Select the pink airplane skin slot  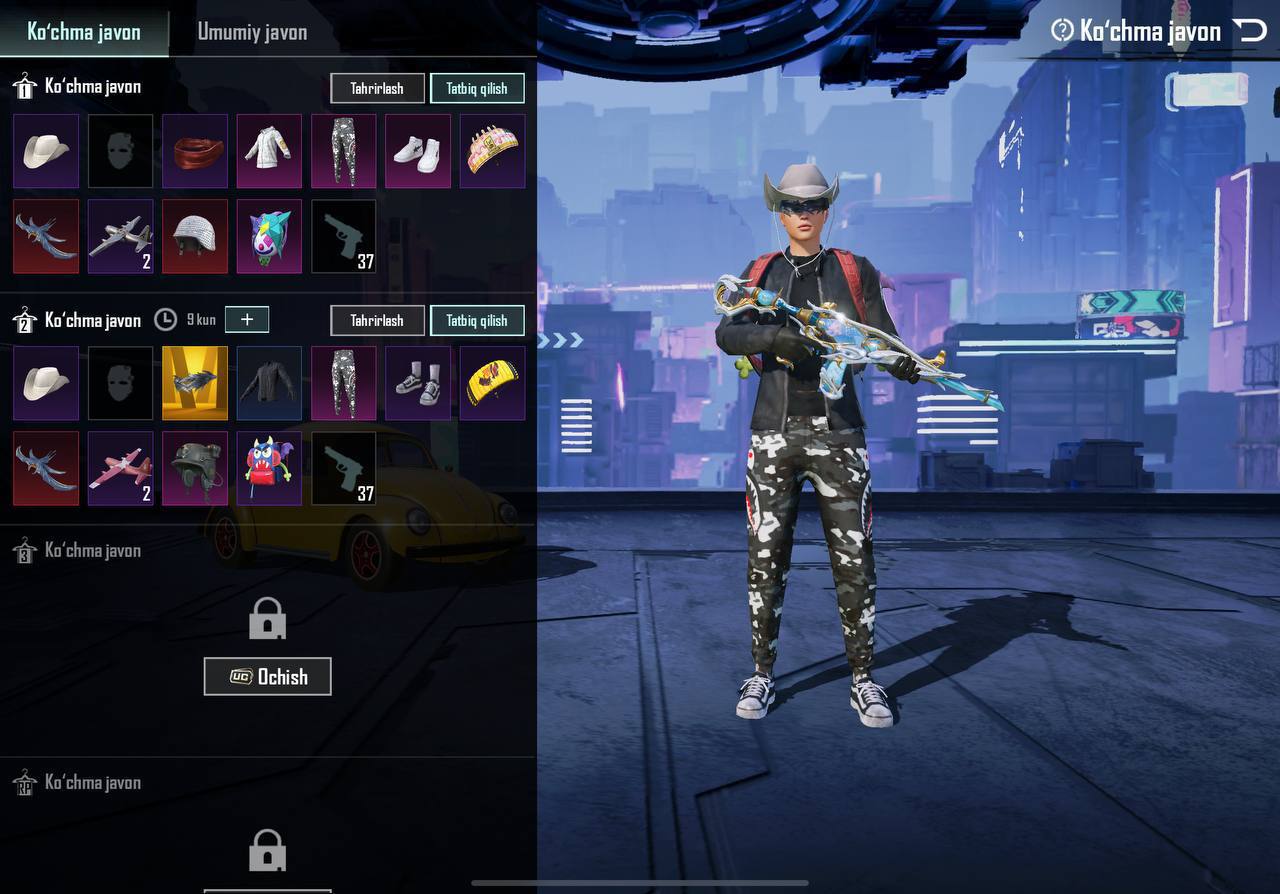tap(121, 468)
